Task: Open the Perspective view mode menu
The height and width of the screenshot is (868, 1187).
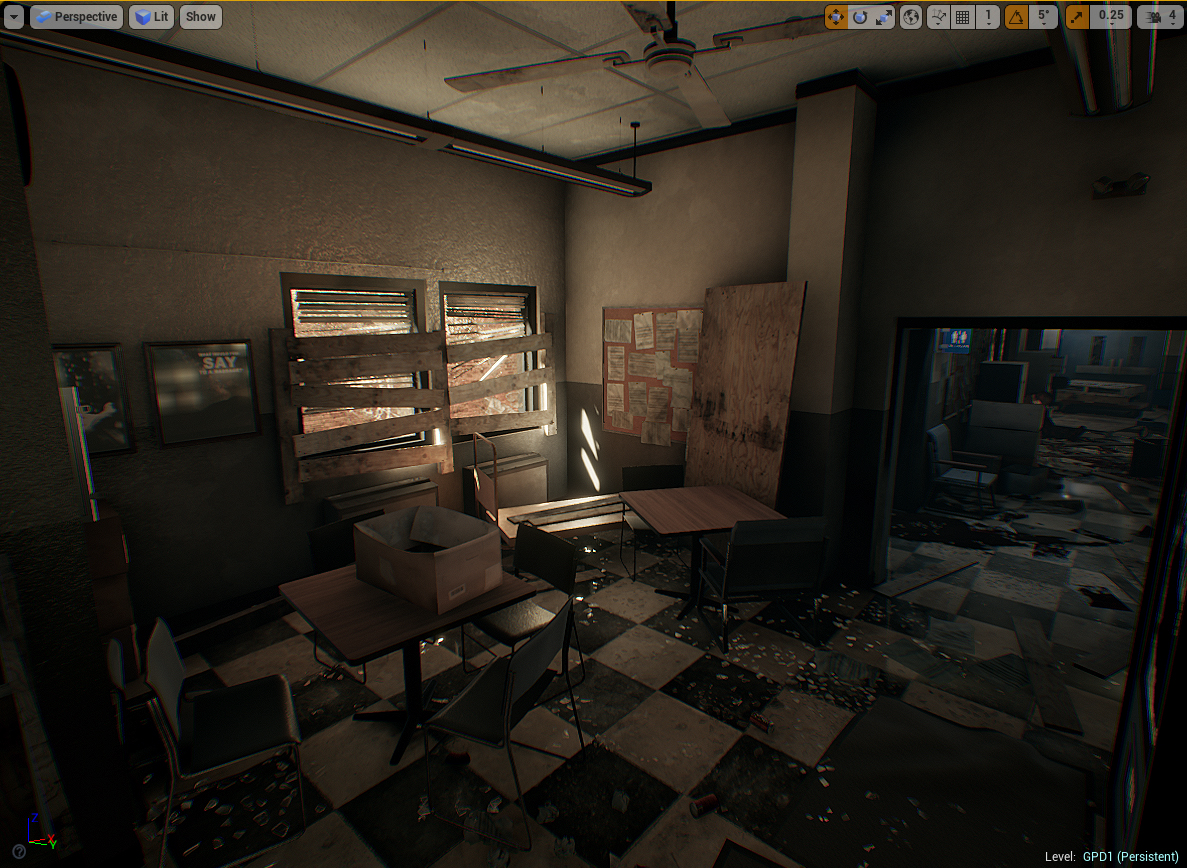Action: coord(76,17)
